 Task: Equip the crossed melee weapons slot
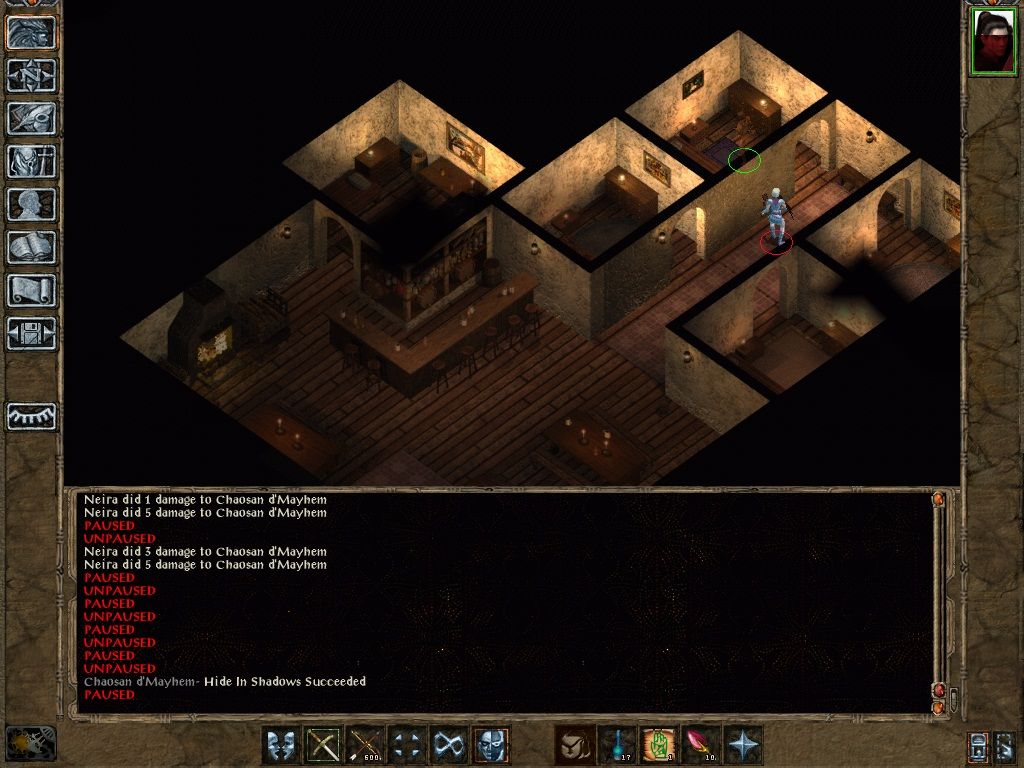[323, 745]
